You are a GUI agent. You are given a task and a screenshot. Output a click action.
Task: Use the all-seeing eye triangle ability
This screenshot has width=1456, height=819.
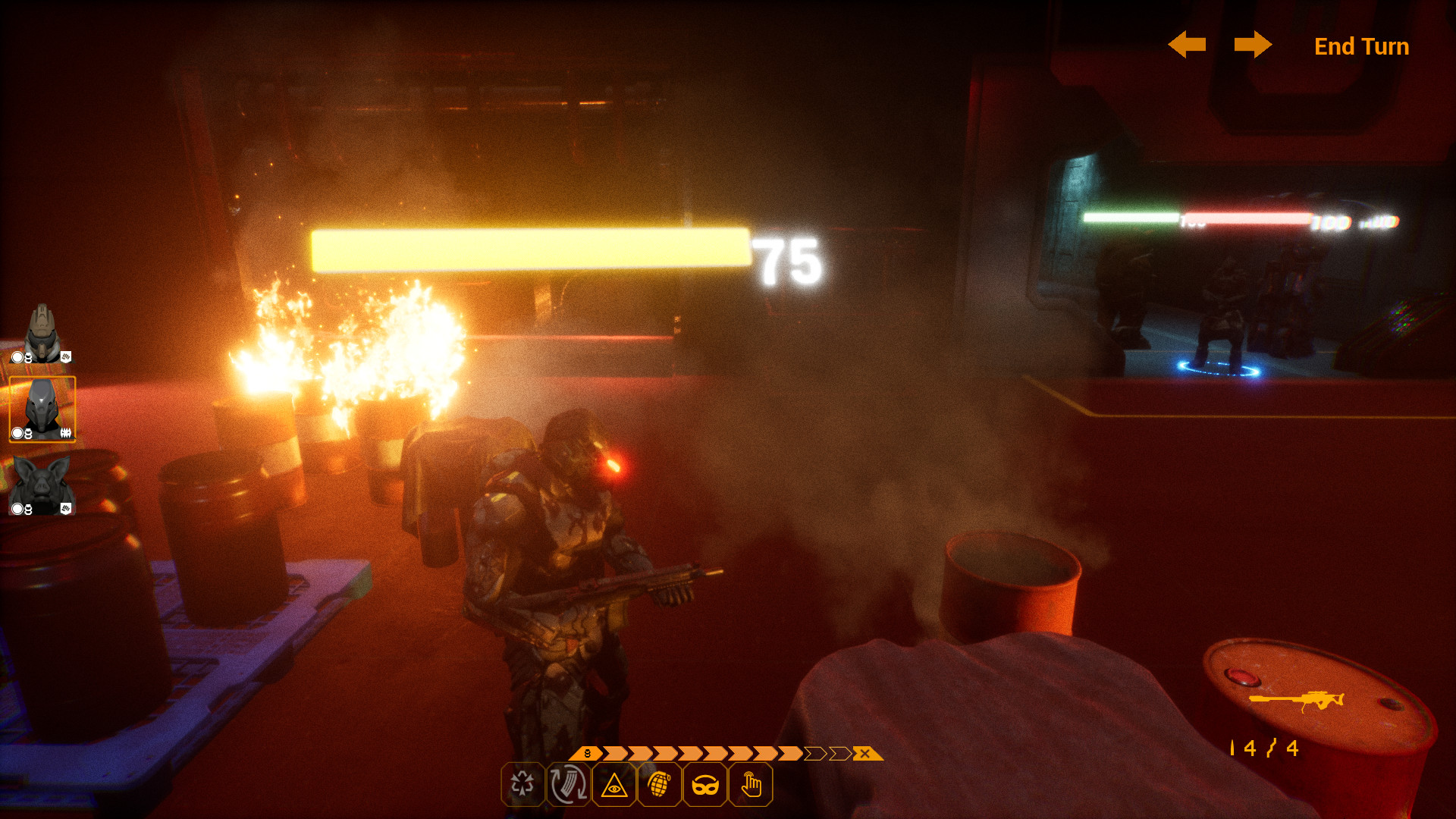[x=613, y=785]
